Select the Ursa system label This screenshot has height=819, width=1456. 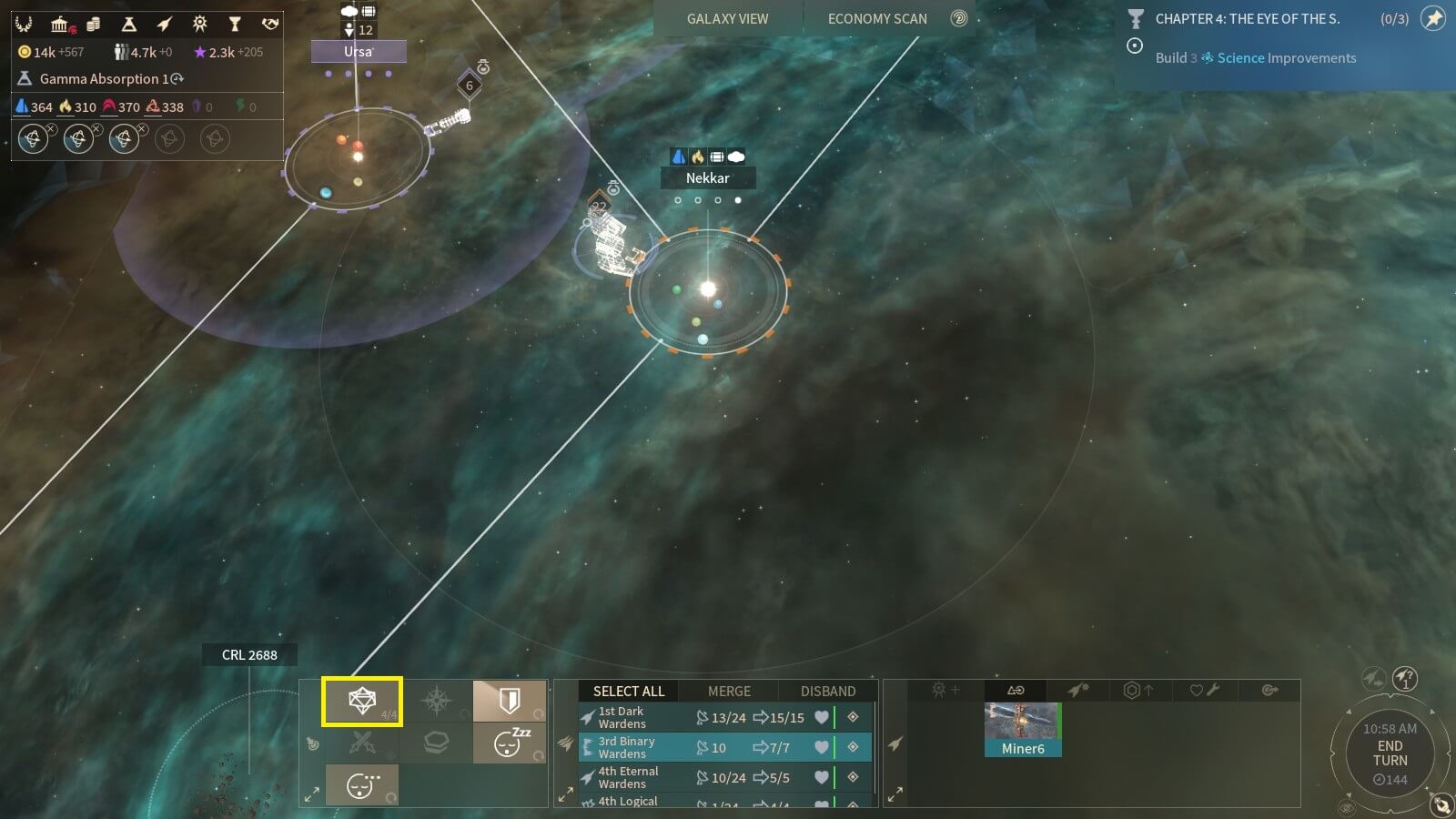tap(358, 52)
